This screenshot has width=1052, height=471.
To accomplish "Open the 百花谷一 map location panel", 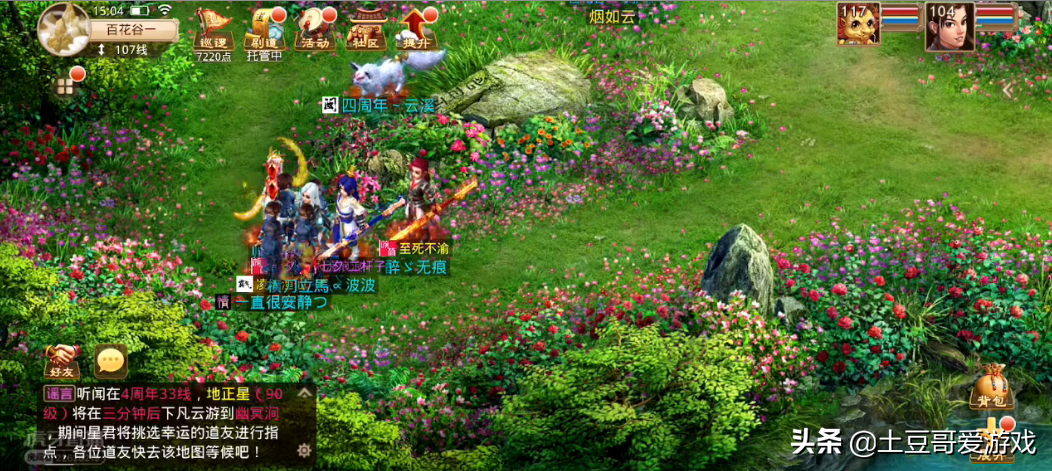I will (136, 29).
